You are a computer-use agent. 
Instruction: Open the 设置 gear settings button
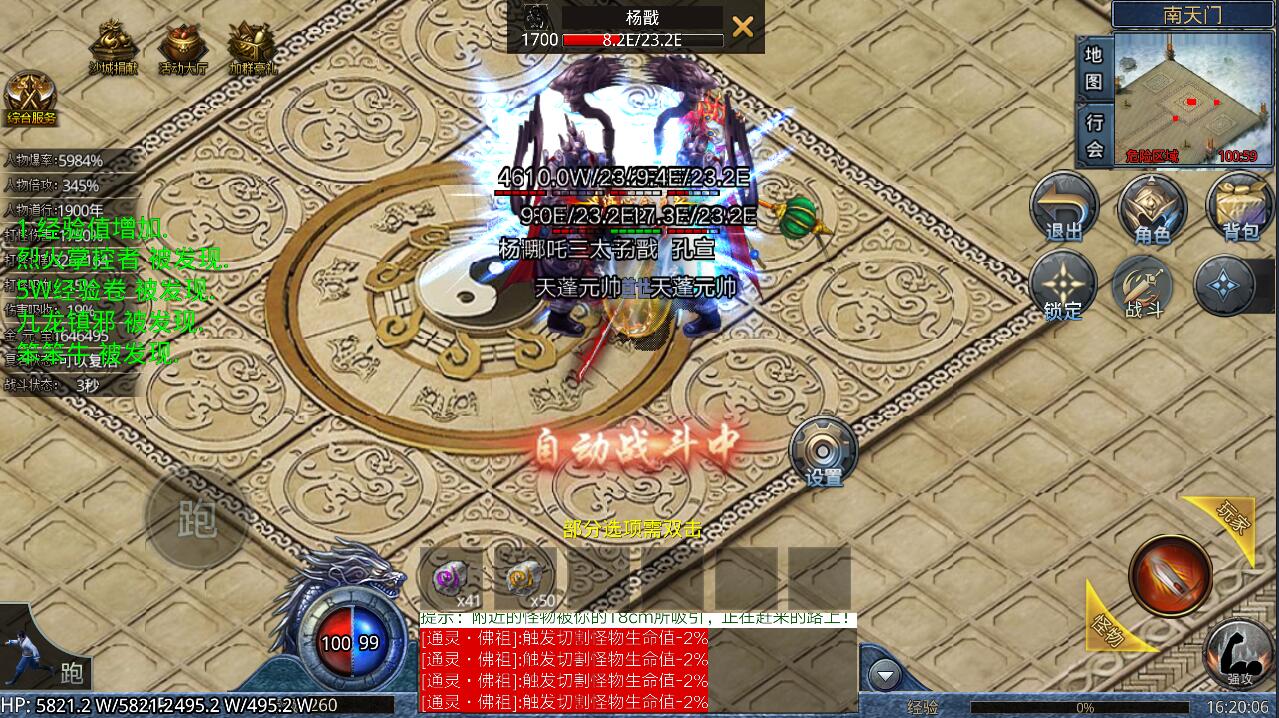click(824, 451)
